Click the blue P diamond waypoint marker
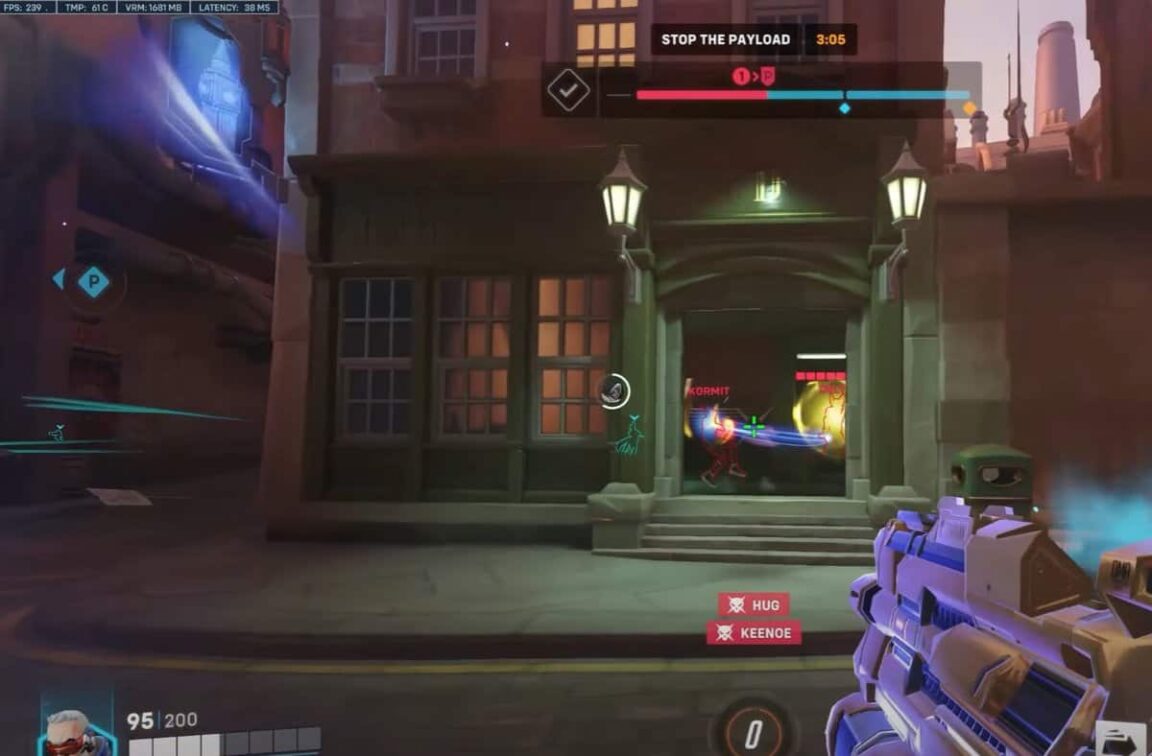Image resolution: width=1152 pixels, height=756 pixels. 94,281
